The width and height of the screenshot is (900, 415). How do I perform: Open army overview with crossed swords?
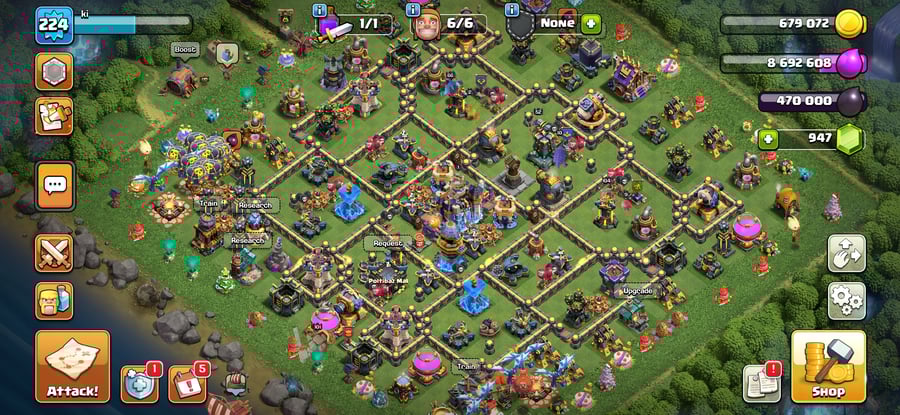click(x=54, y=253)
